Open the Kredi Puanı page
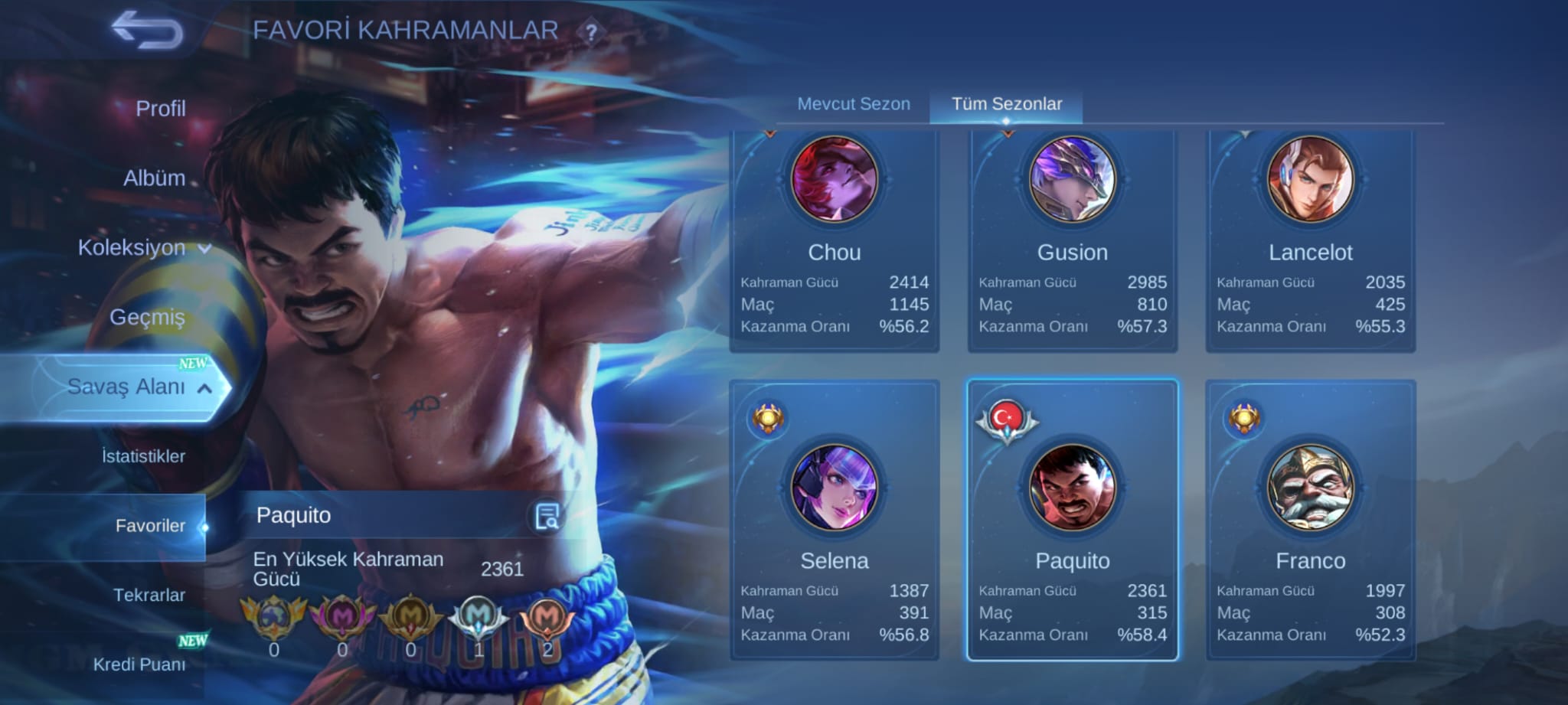1568x705 pixels. click(139, 664)
